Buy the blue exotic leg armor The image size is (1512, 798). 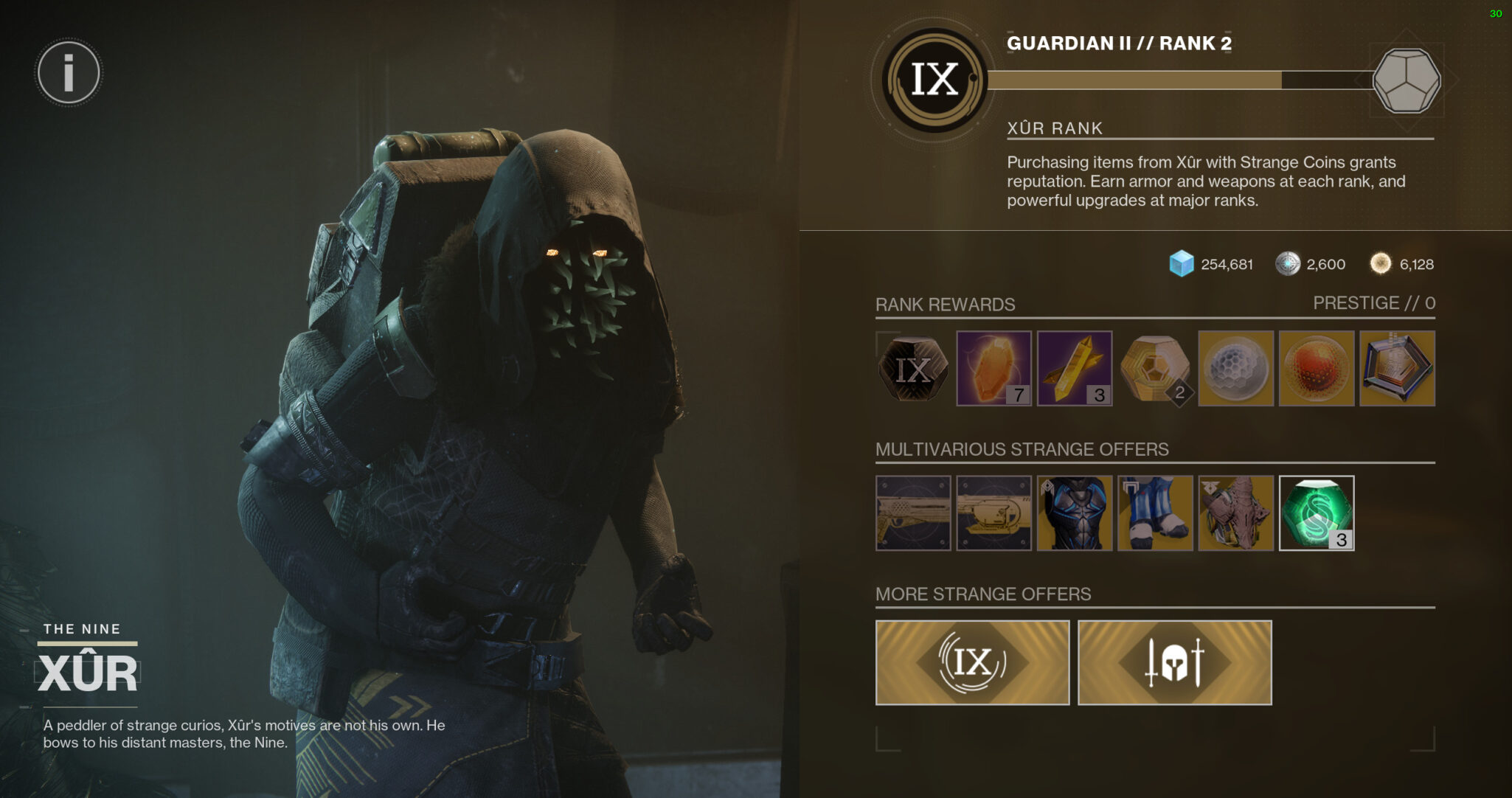(1155, 513)
